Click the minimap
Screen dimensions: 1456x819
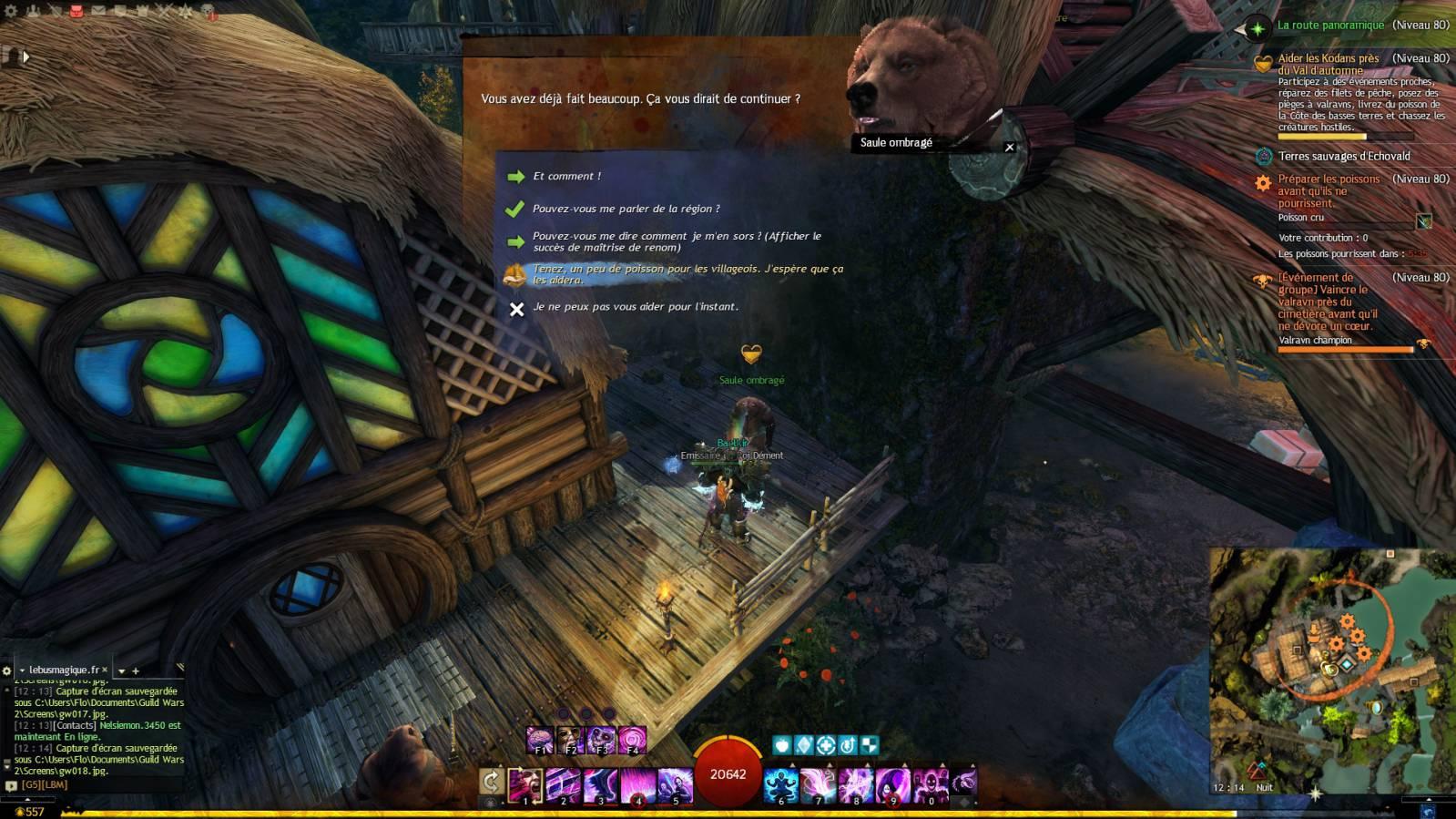(1331, 670)
